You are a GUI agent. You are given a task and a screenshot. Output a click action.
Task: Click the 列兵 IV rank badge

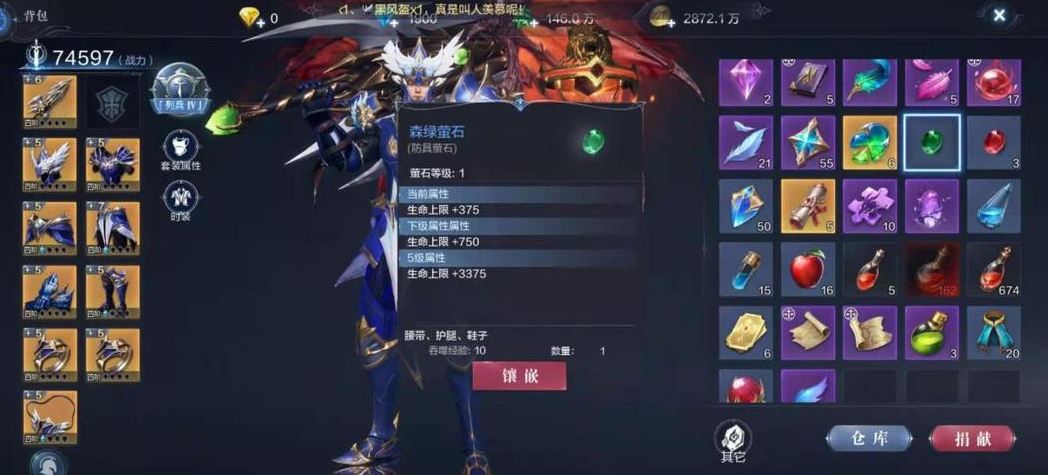[x=181, y=89]
